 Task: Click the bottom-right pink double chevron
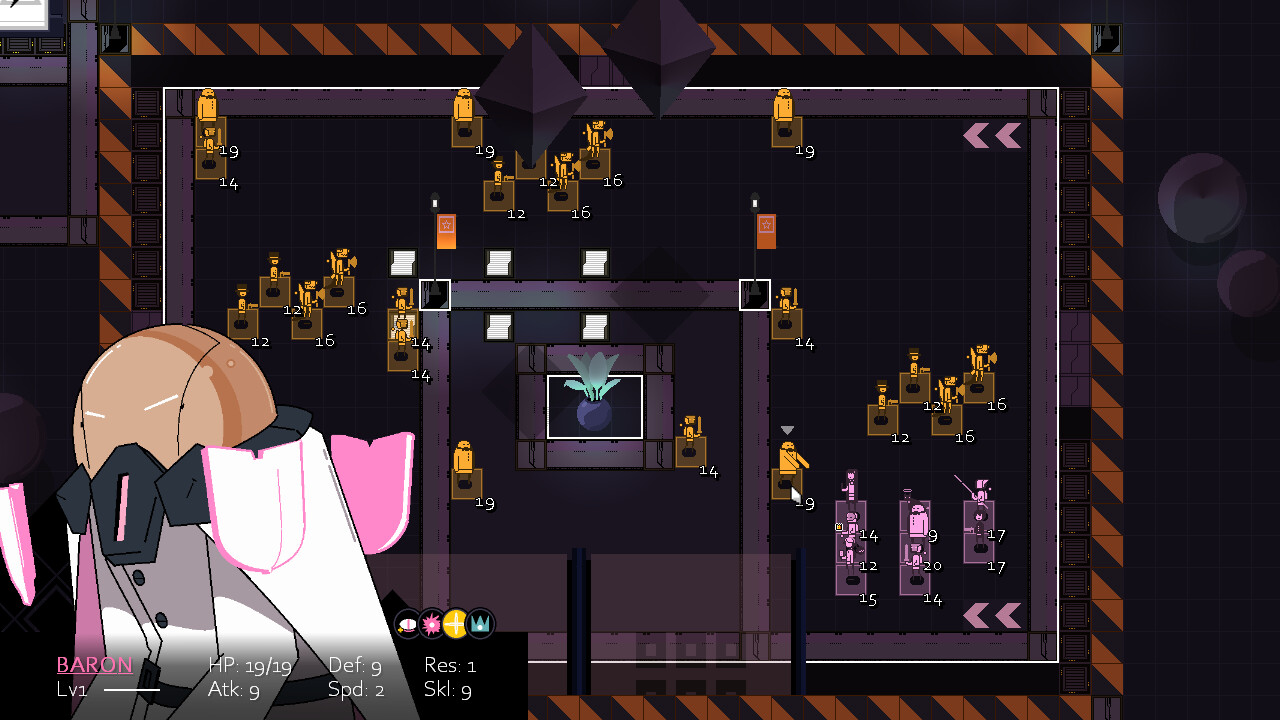pyautogui.click(x=991, y=614)
